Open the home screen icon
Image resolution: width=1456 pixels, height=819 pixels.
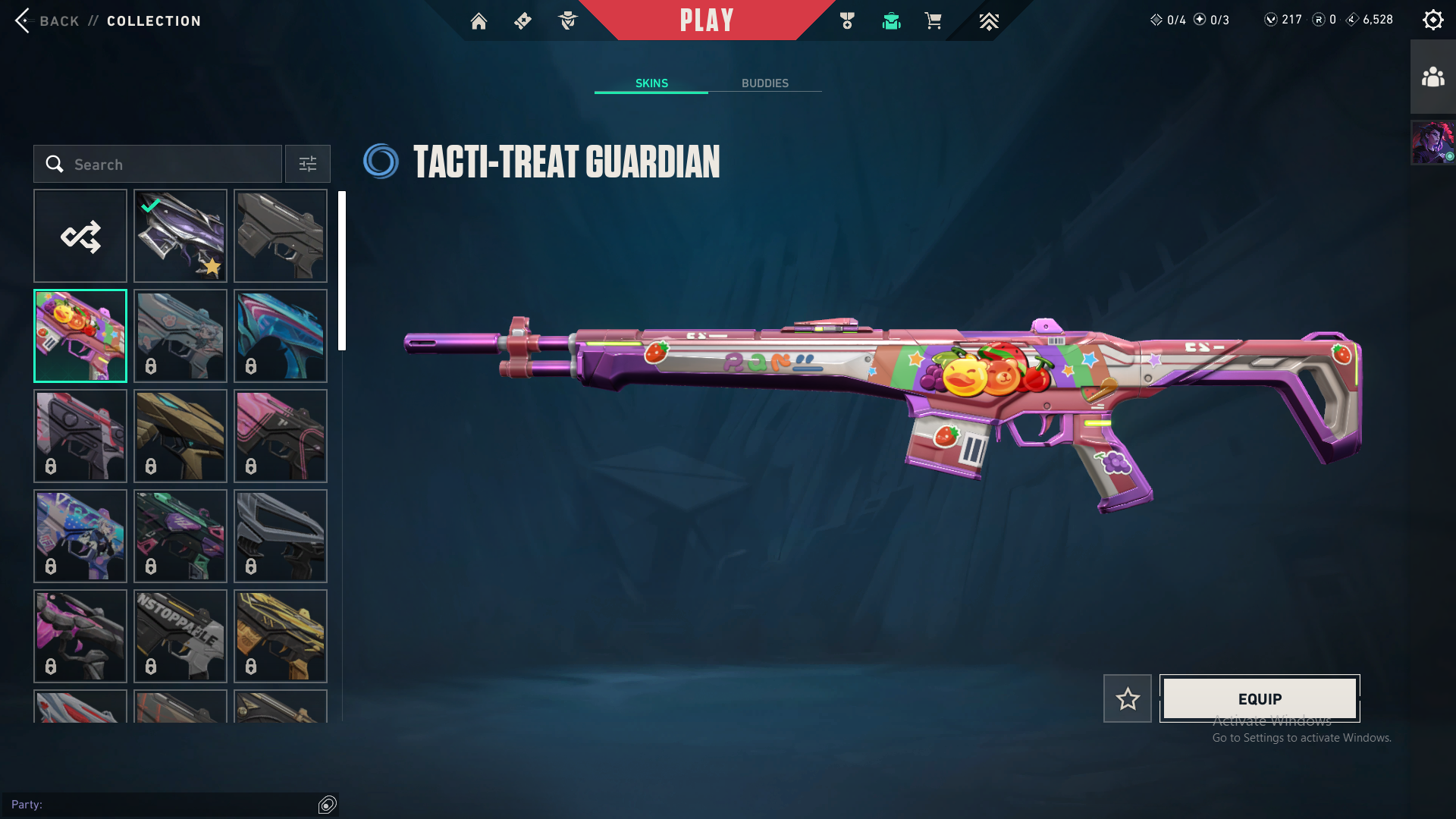(x=479, y=21)
